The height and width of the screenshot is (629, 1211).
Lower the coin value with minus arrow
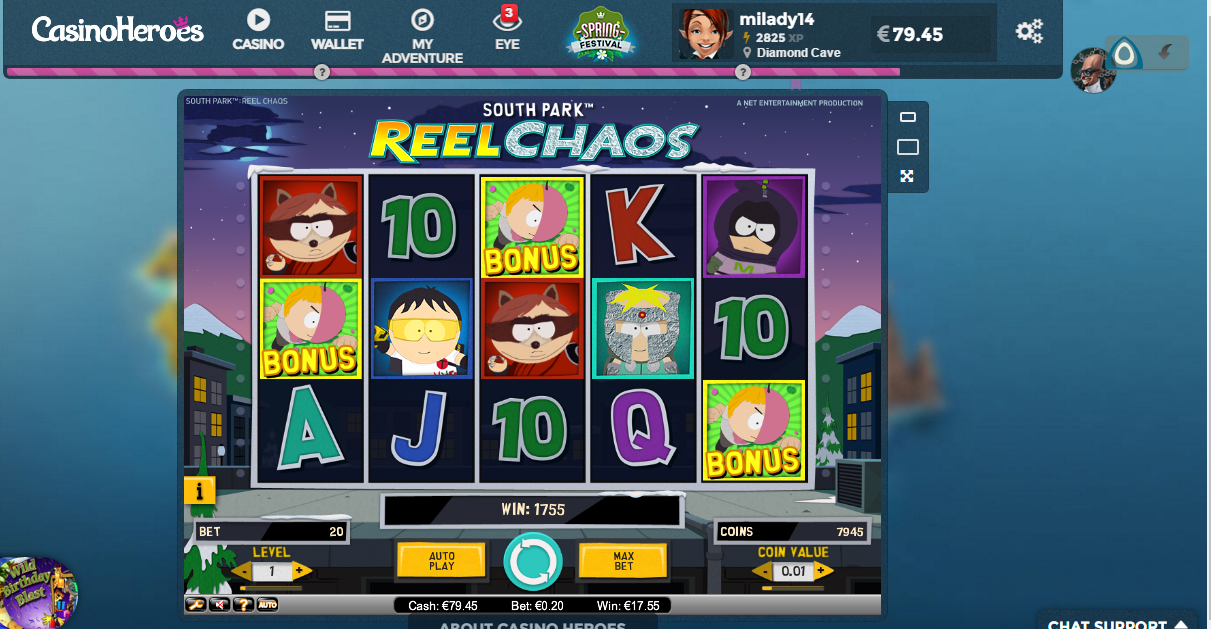[x=761, y=572]
